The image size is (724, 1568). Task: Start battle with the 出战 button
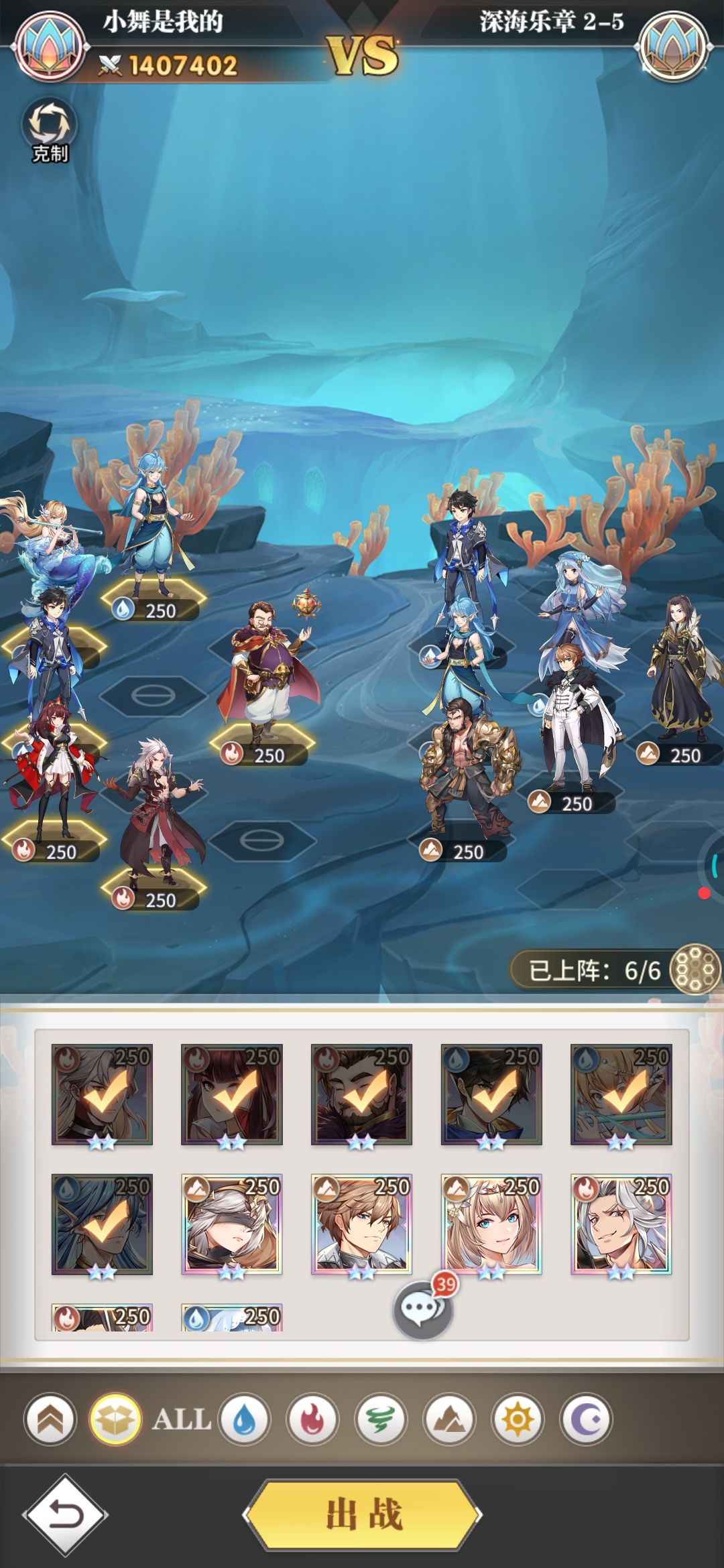click(363, 1514)
